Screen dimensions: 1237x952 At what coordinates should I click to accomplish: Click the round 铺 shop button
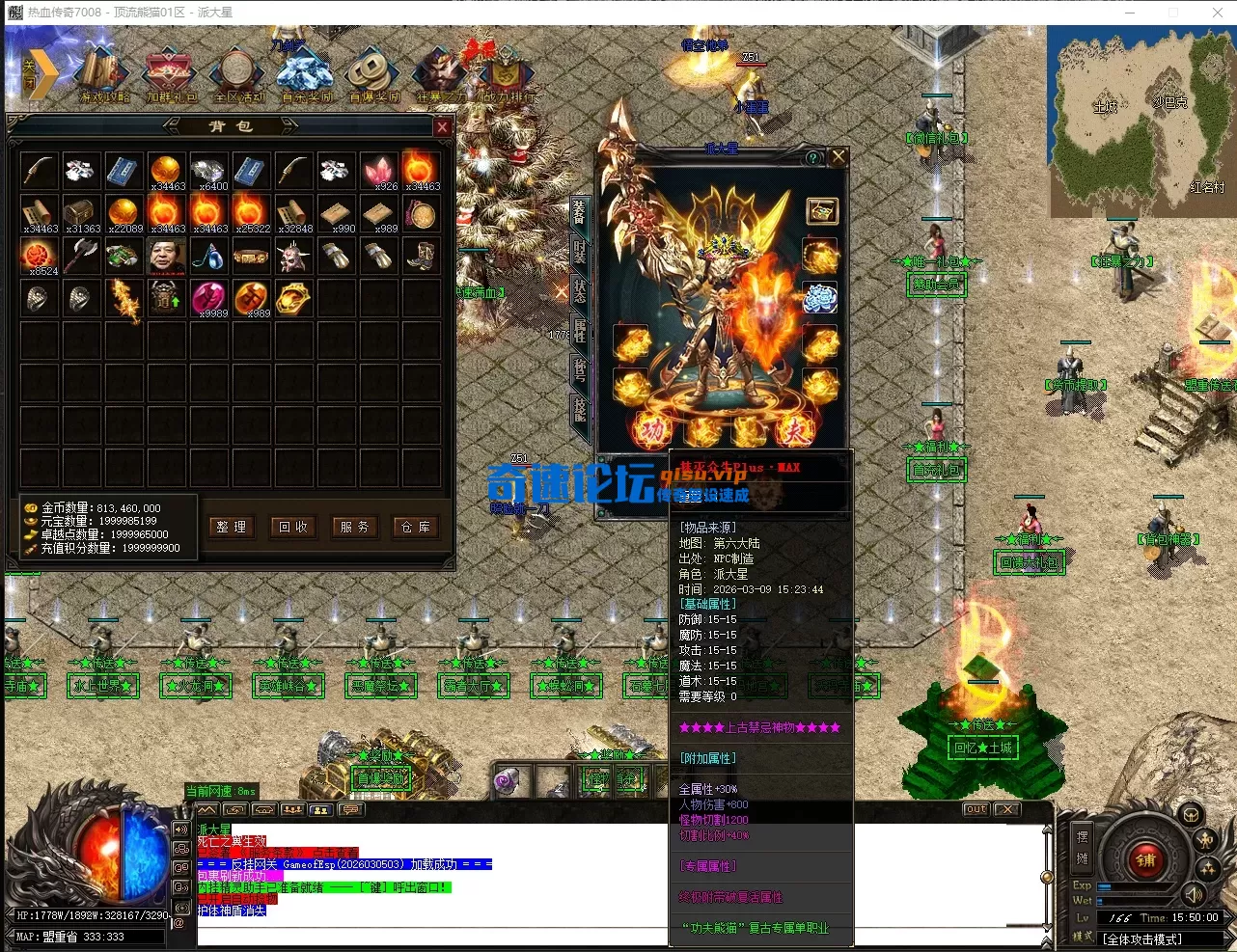point(1145,860)
